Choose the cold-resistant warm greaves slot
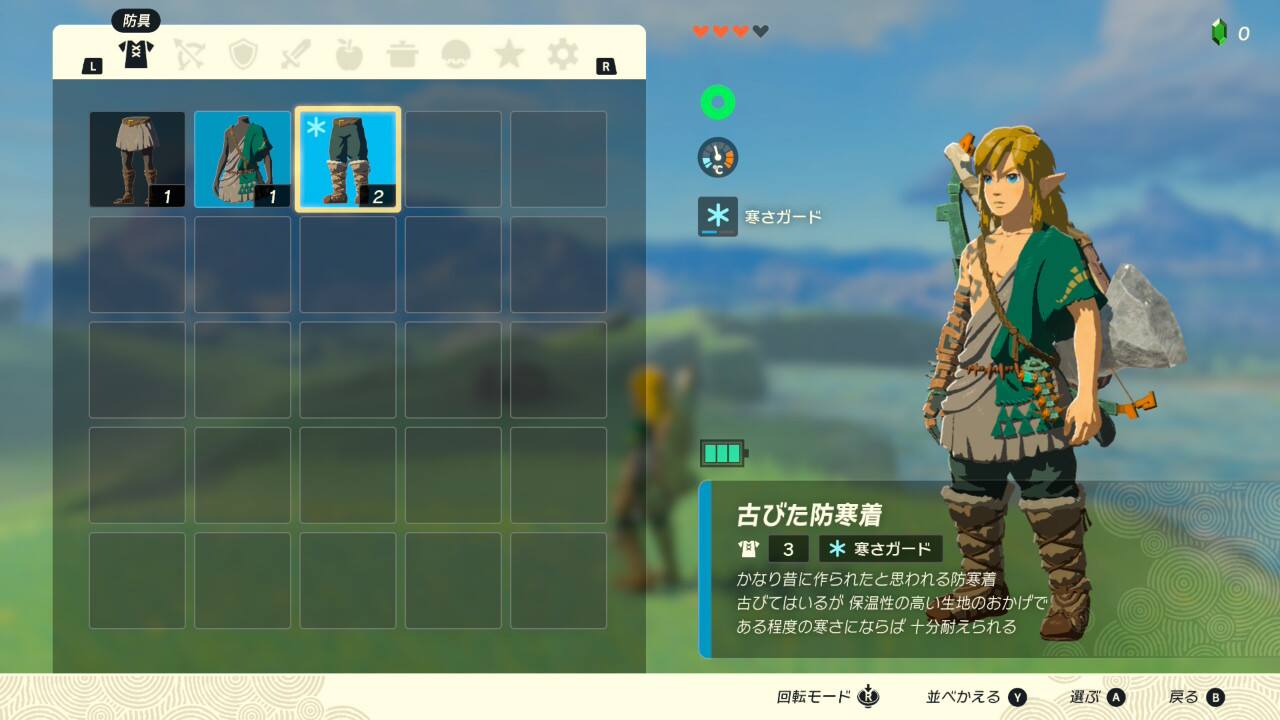The image size is (1280, 720). (348, 159)
